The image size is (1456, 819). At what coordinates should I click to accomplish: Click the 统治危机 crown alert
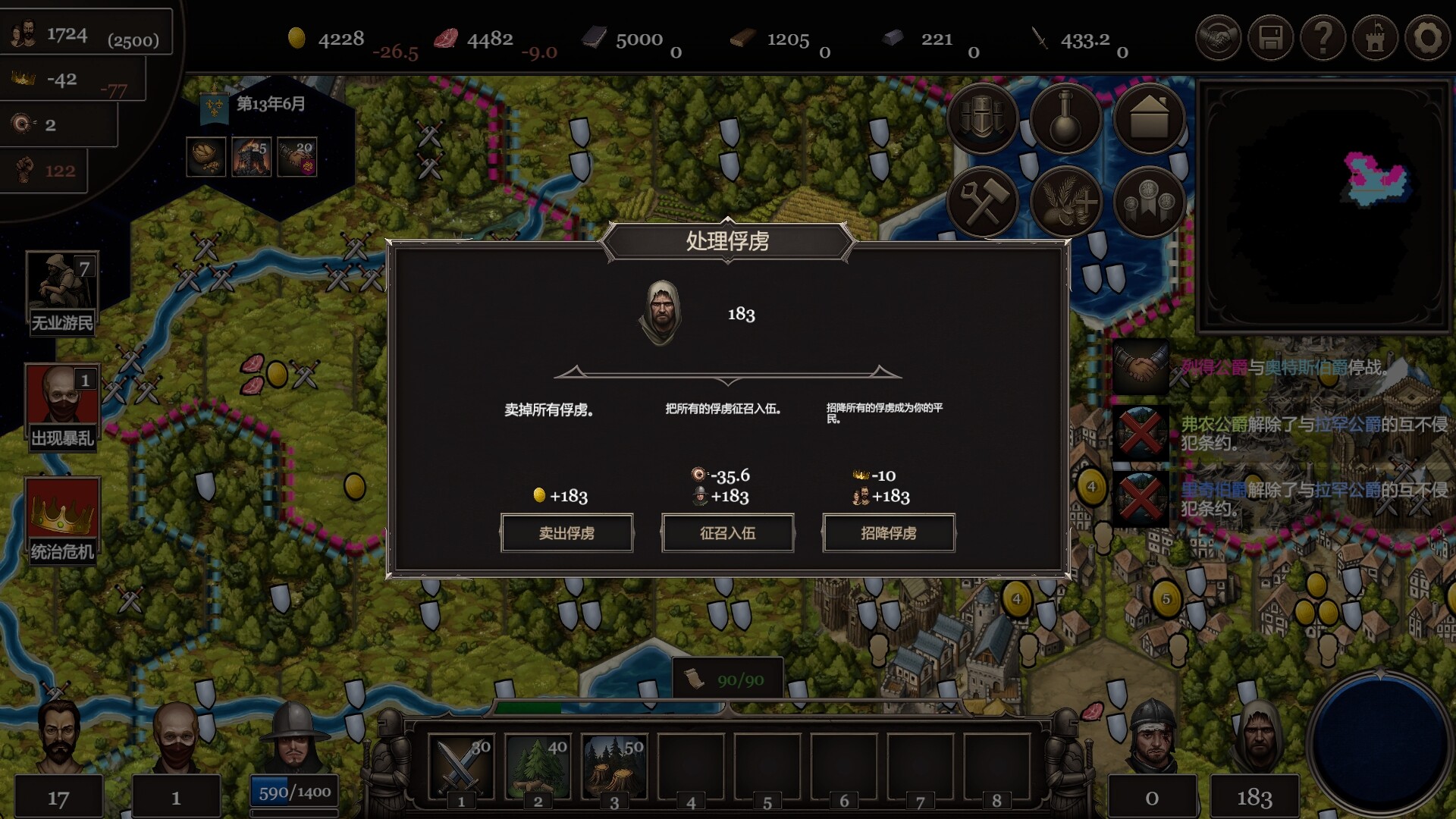tap(64, 514)
